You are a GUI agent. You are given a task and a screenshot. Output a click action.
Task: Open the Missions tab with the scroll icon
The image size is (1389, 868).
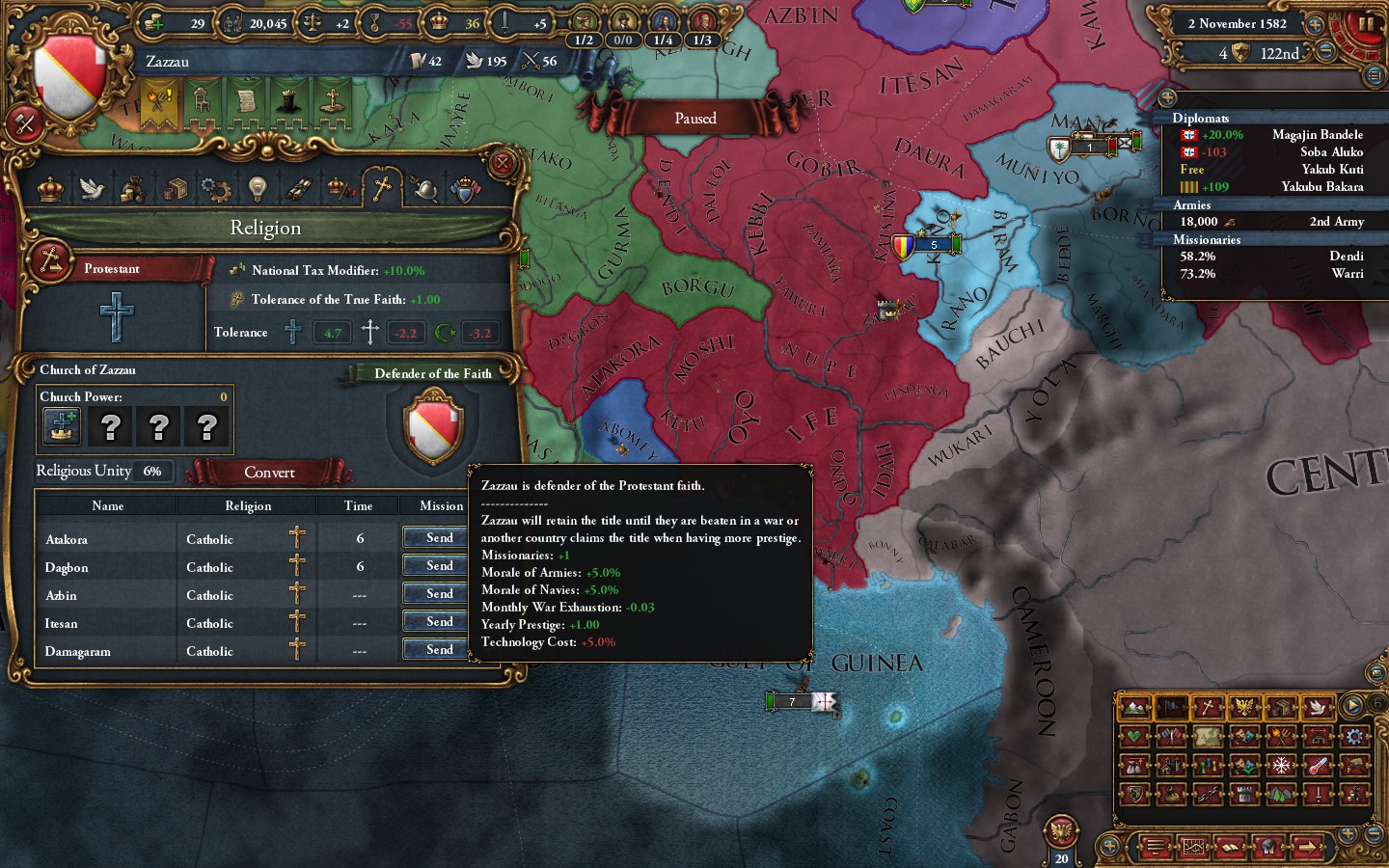[x=301, y=190]
